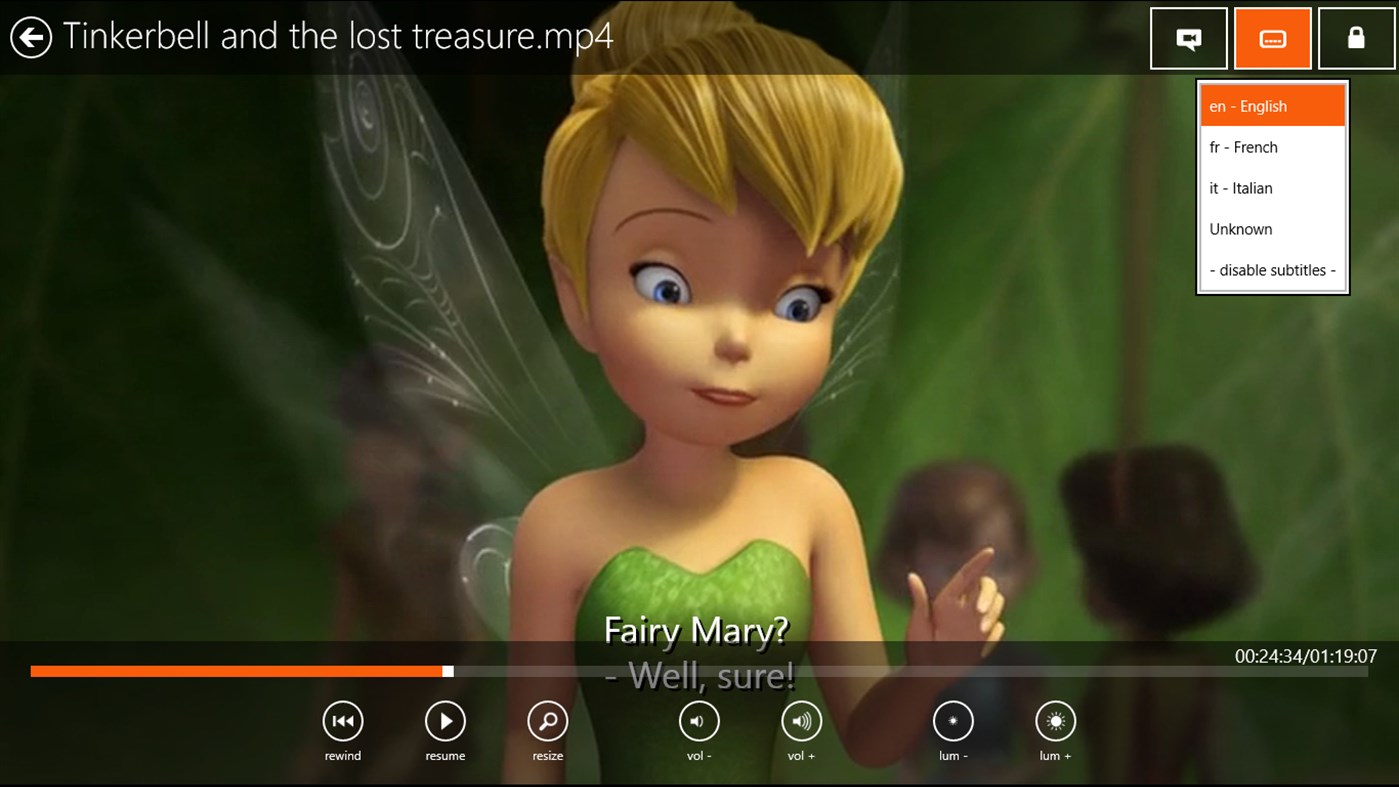Select the Unknown subtitle track
The height and width of the screenshot is (787, 1399).
(x=1272, y=228)
